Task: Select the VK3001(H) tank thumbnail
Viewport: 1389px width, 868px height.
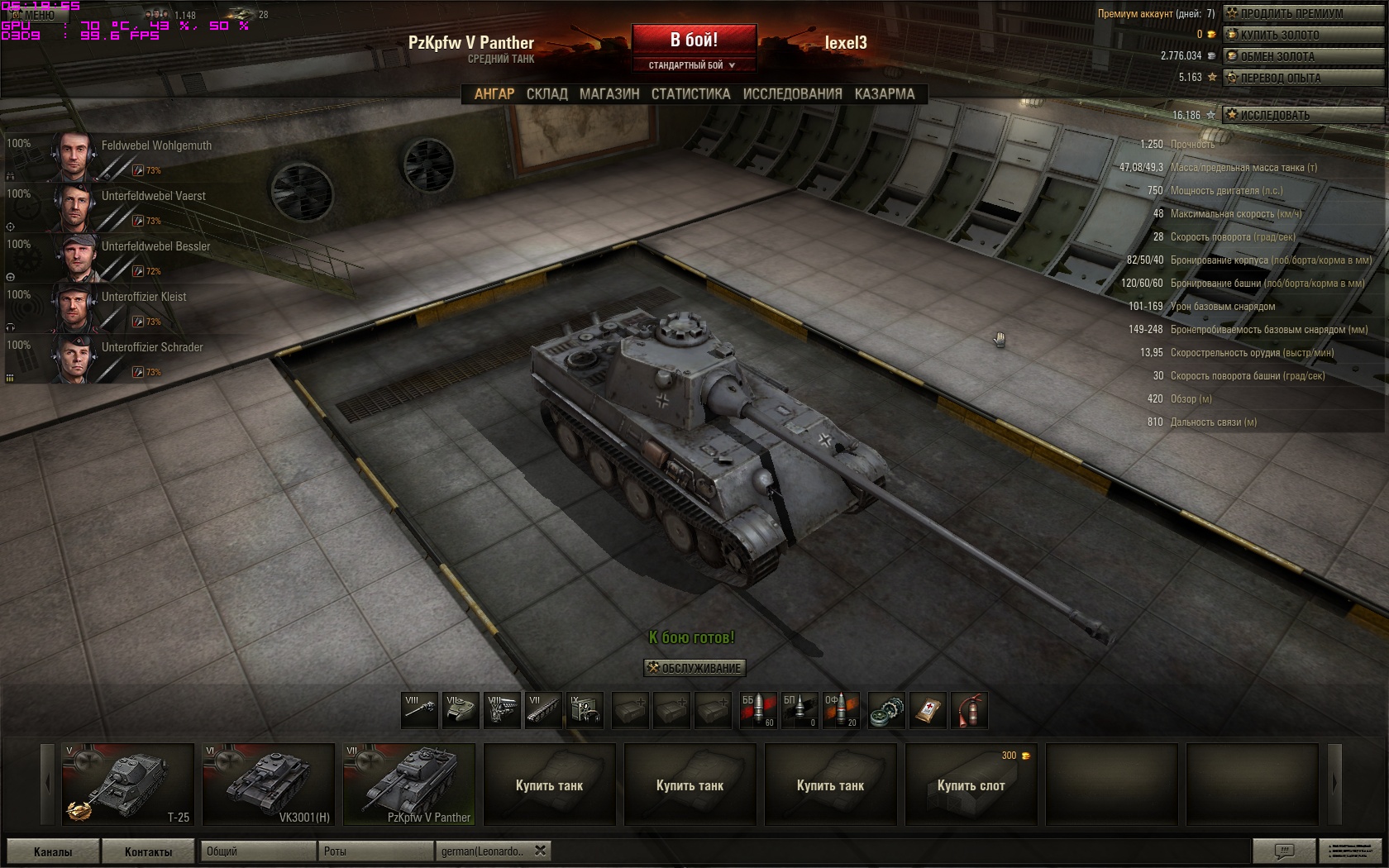Action: pos(269,784)
